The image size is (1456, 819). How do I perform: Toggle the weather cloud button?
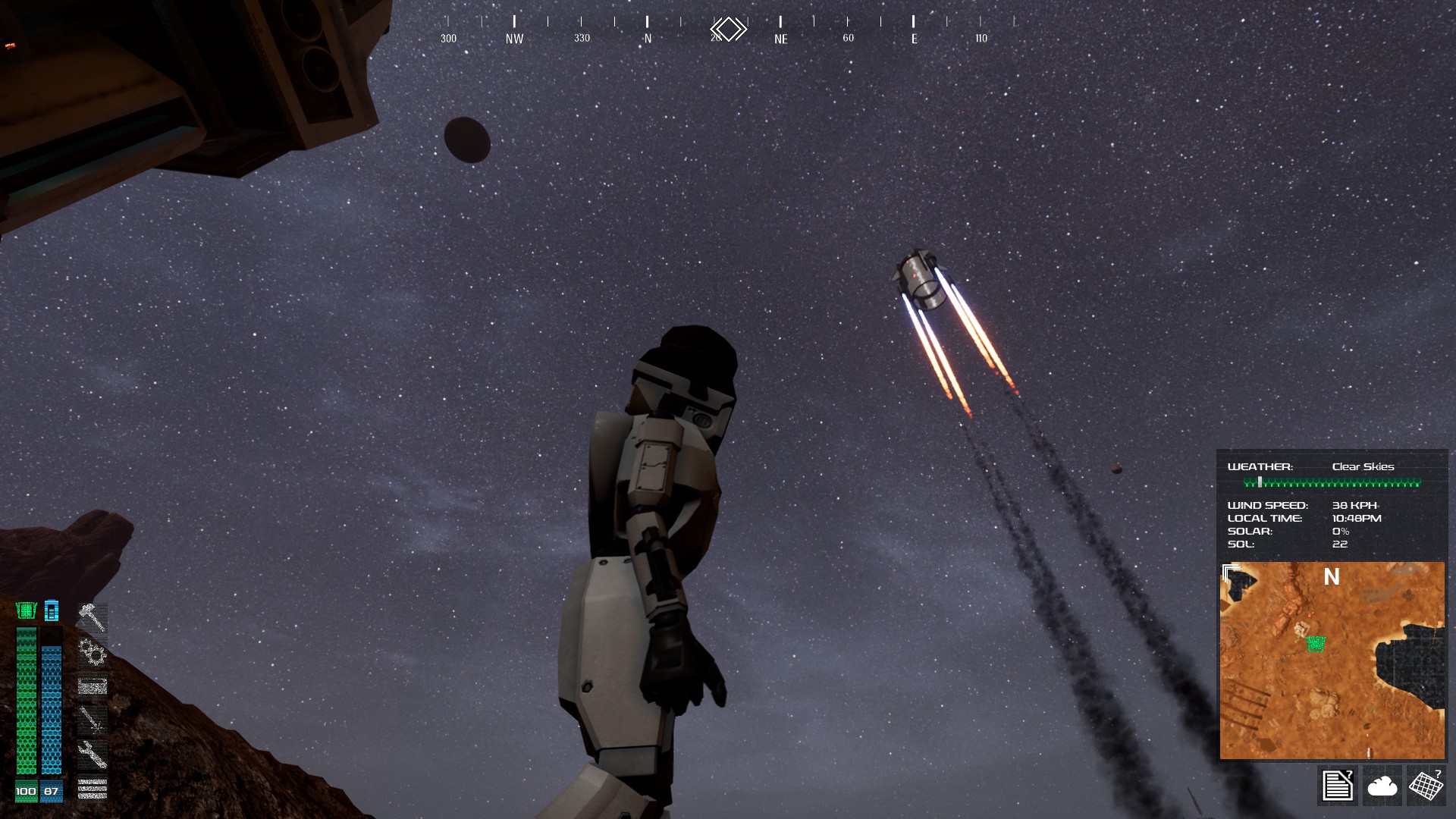point(1382,786)
